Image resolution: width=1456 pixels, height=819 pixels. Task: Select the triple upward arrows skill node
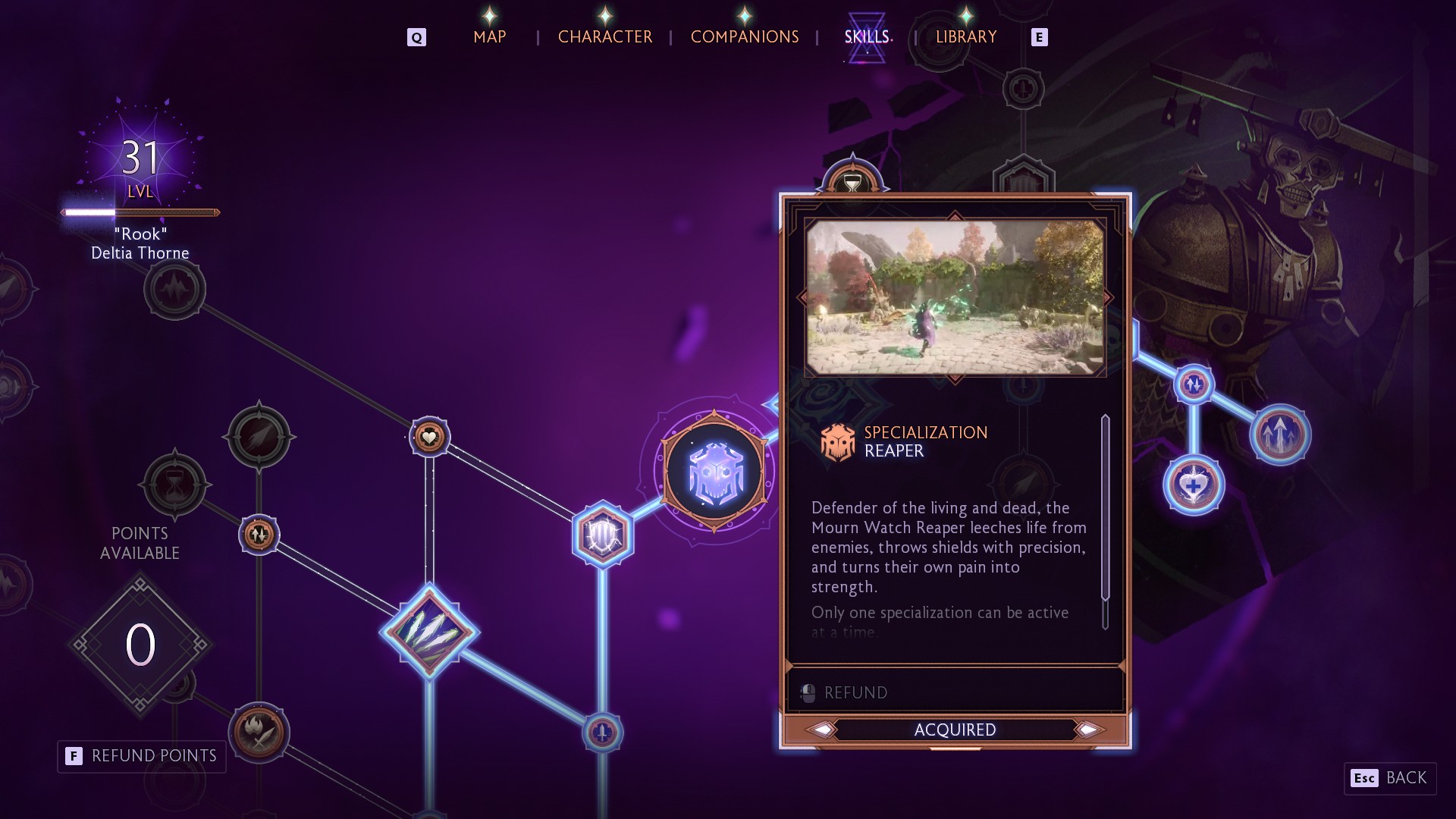[x=1280, y=435]
